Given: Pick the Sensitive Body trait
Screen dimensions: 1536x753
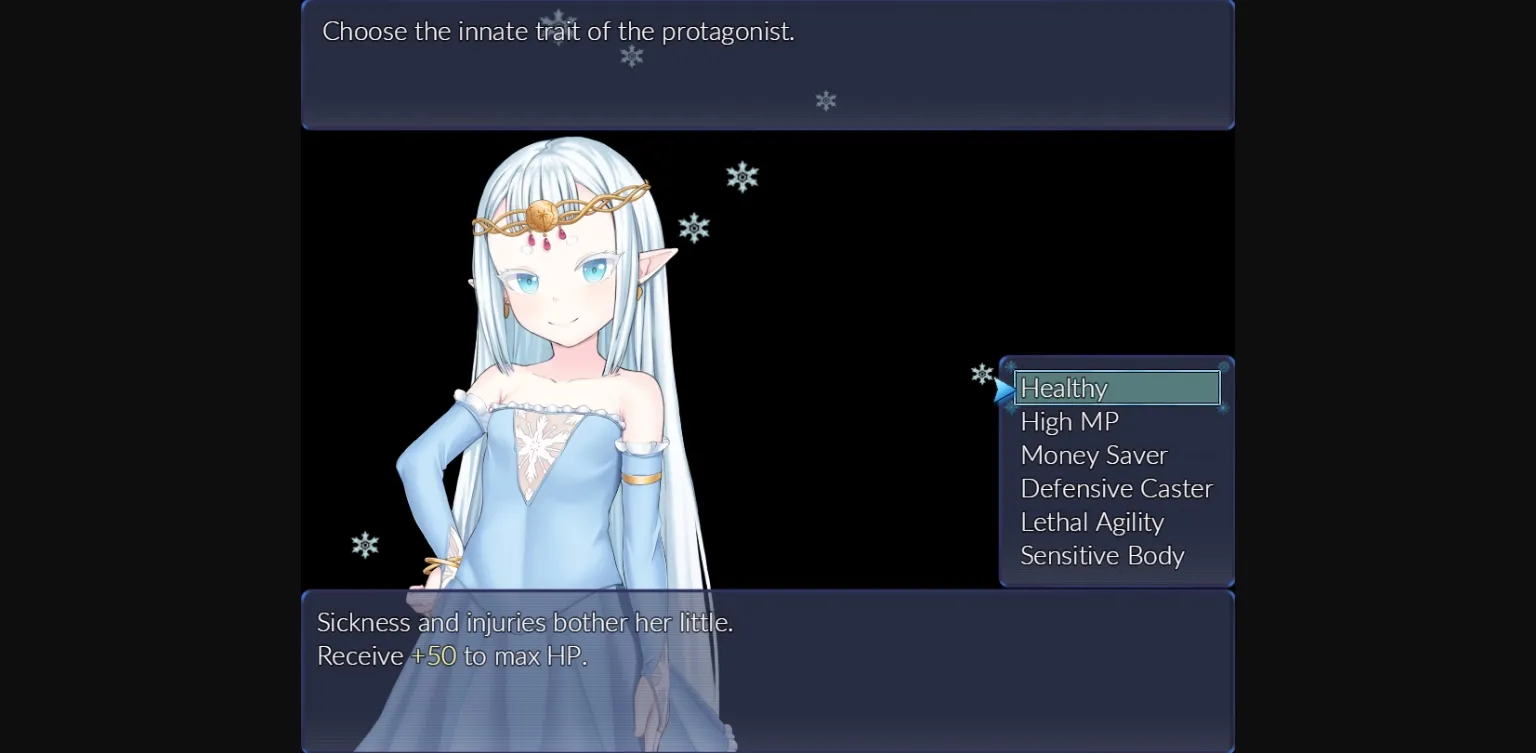Looking at the screenshot, I should coord(1101,555).
